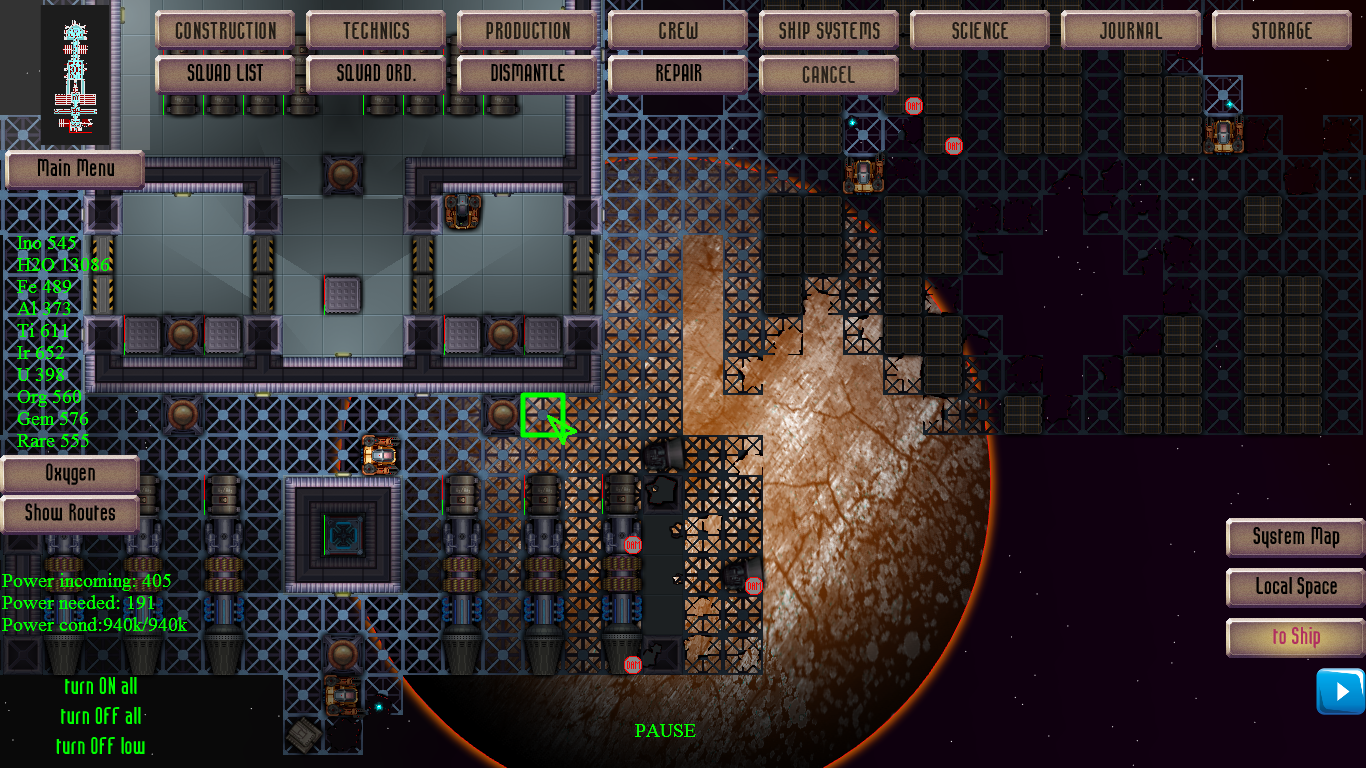The width and height of the screenshot is (1366, 768).
Task: Open the Ship Systems menu
Action: (829, 30)
